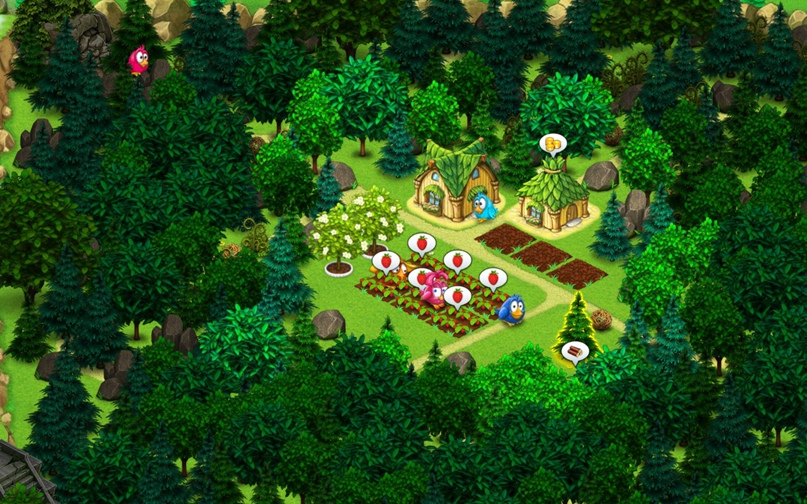Collect the gold coins bubble above the hut
The height and width of the screenshot is (504, 807).
point(552,146)
